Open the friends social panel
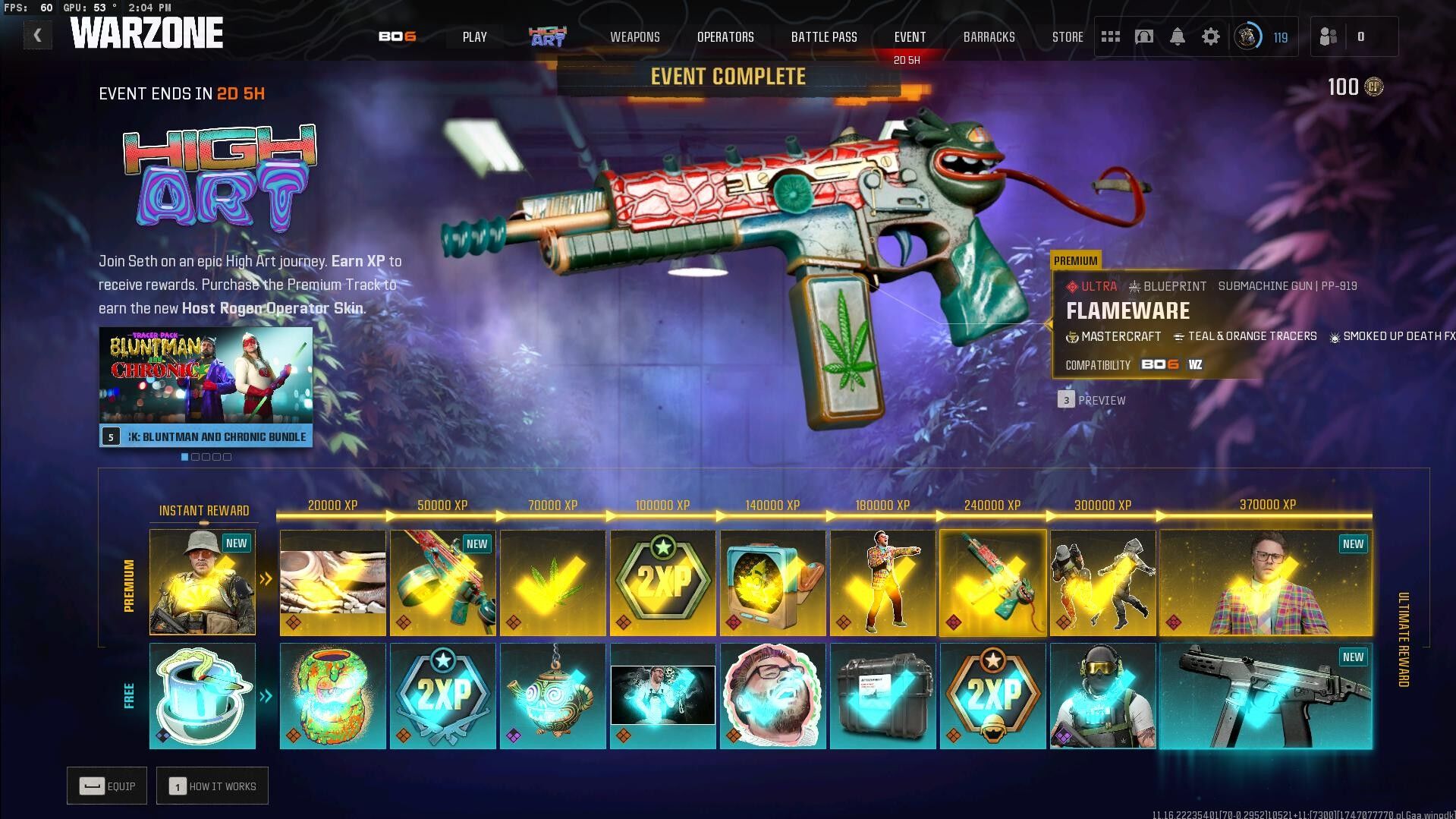The height and width of the screenshot is (819, 1456). [x=1329, y=36]
